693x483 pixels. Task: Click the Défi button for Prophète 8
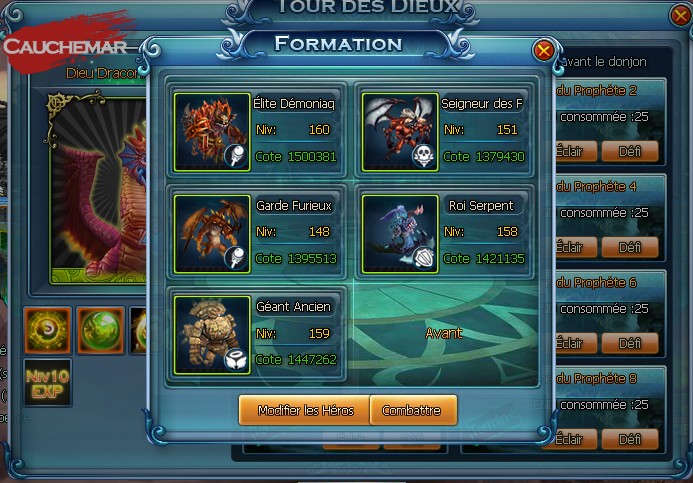point(630,439)
